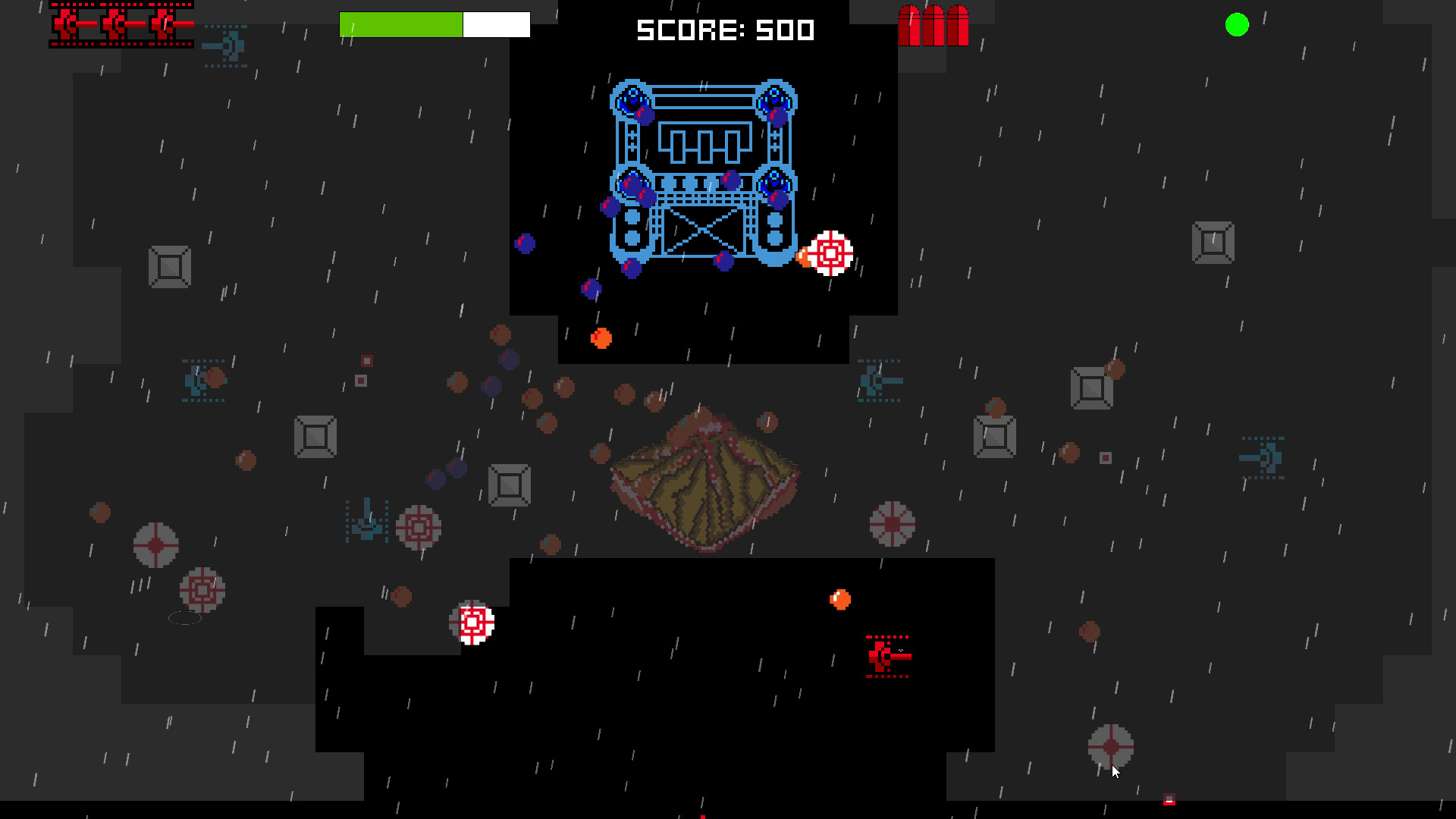Click the SCORE: 500 text at the top

click(x=724, y=31)
